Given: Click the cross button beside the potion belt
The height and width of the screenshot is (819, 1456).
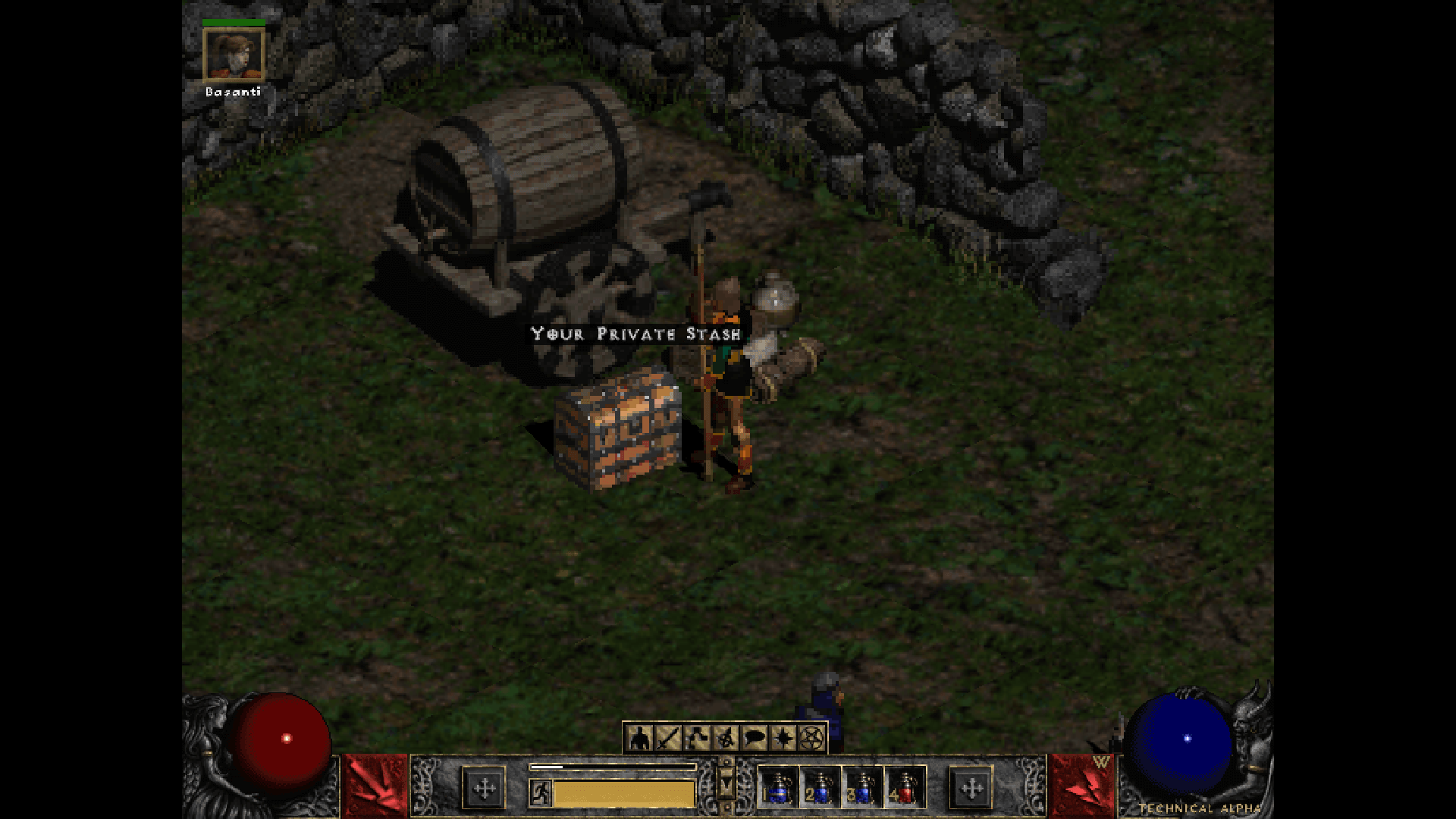Looking at the screenshot, I should [971, 789].
